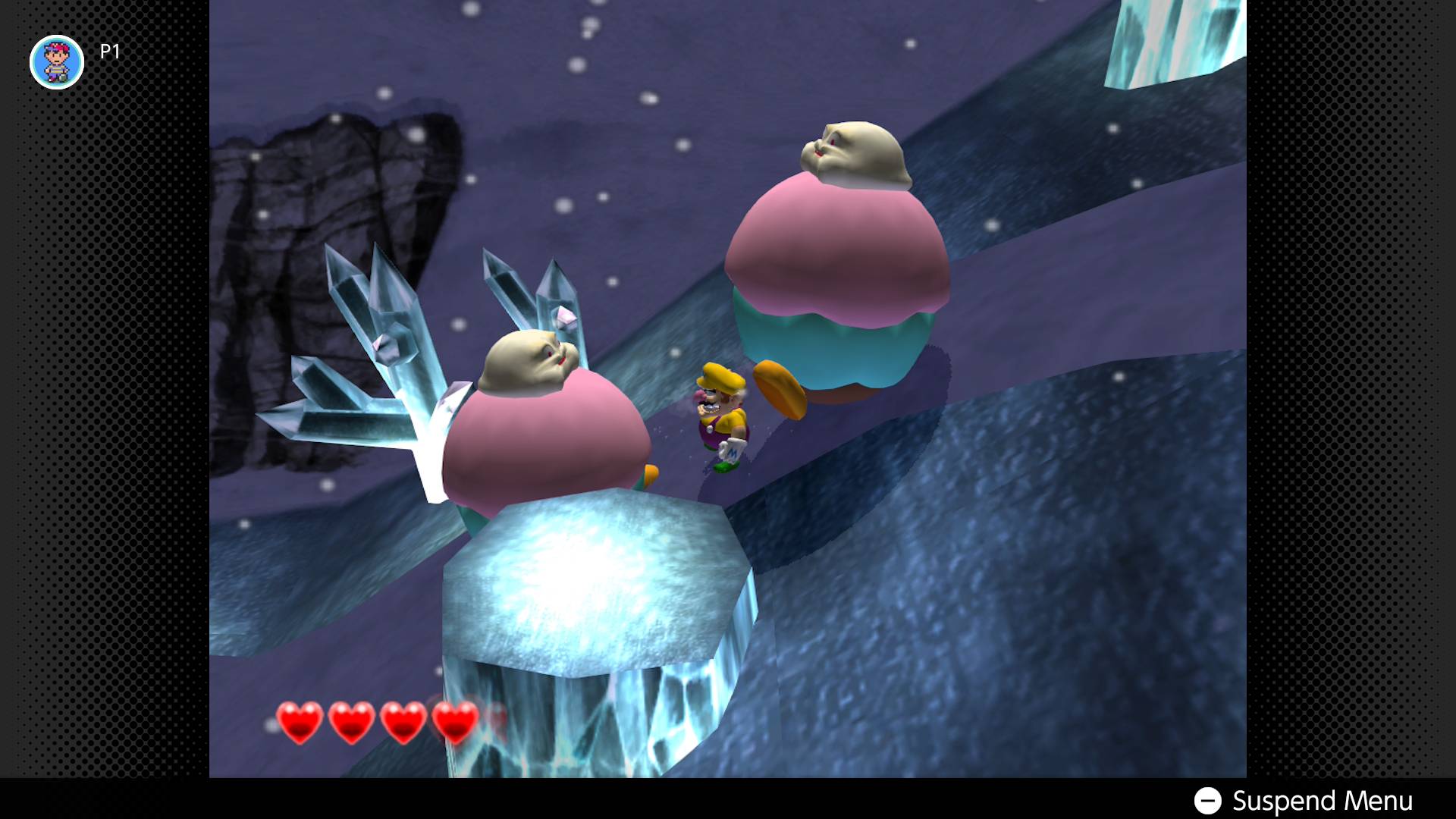Collapse the P1 label beside the avatar

108,53
